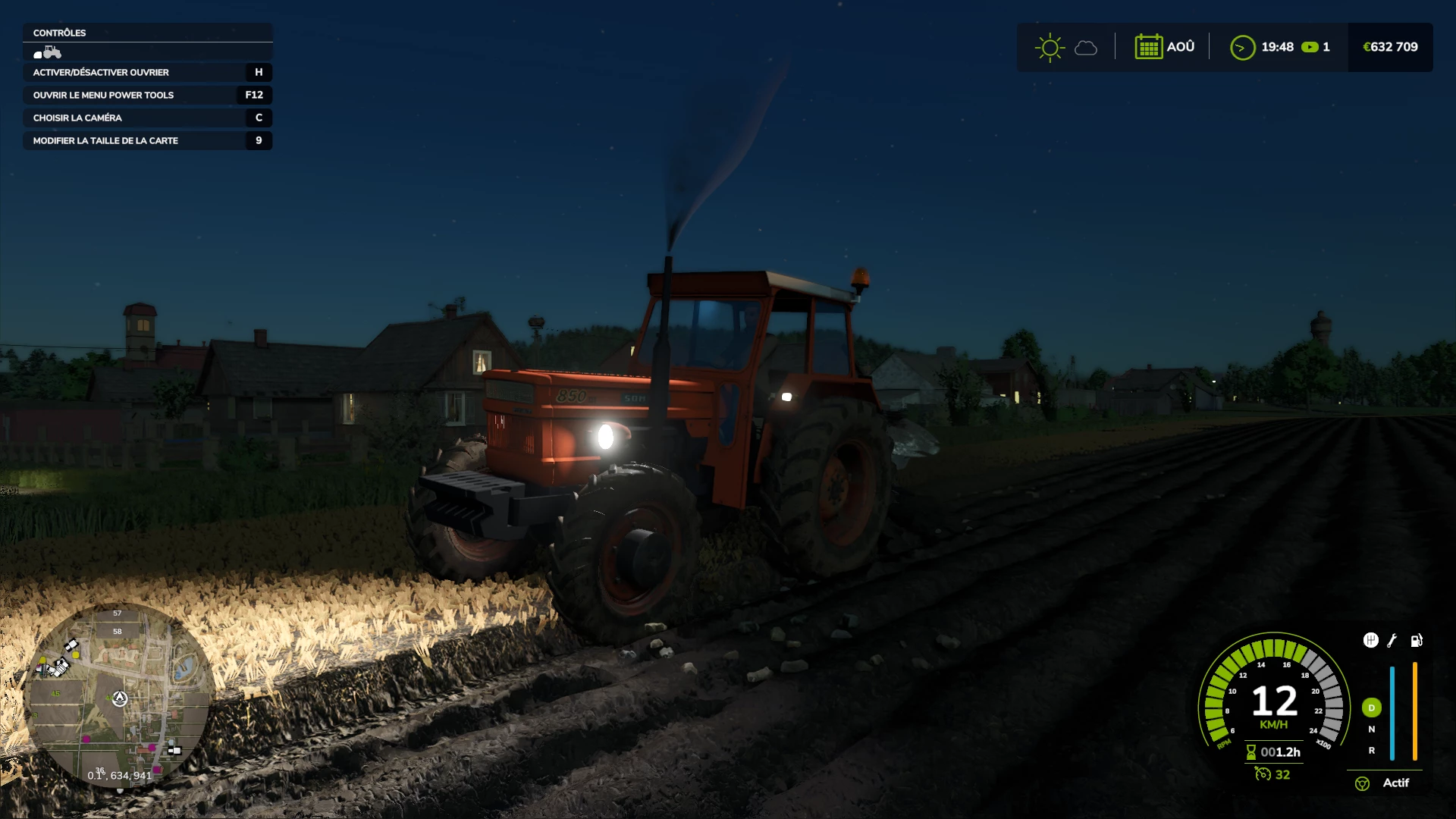Image resolution: width=1456 pixels, height=819 pixels.
Task: Click Modifier la Taille de la Carte
Action: (147, 140)
